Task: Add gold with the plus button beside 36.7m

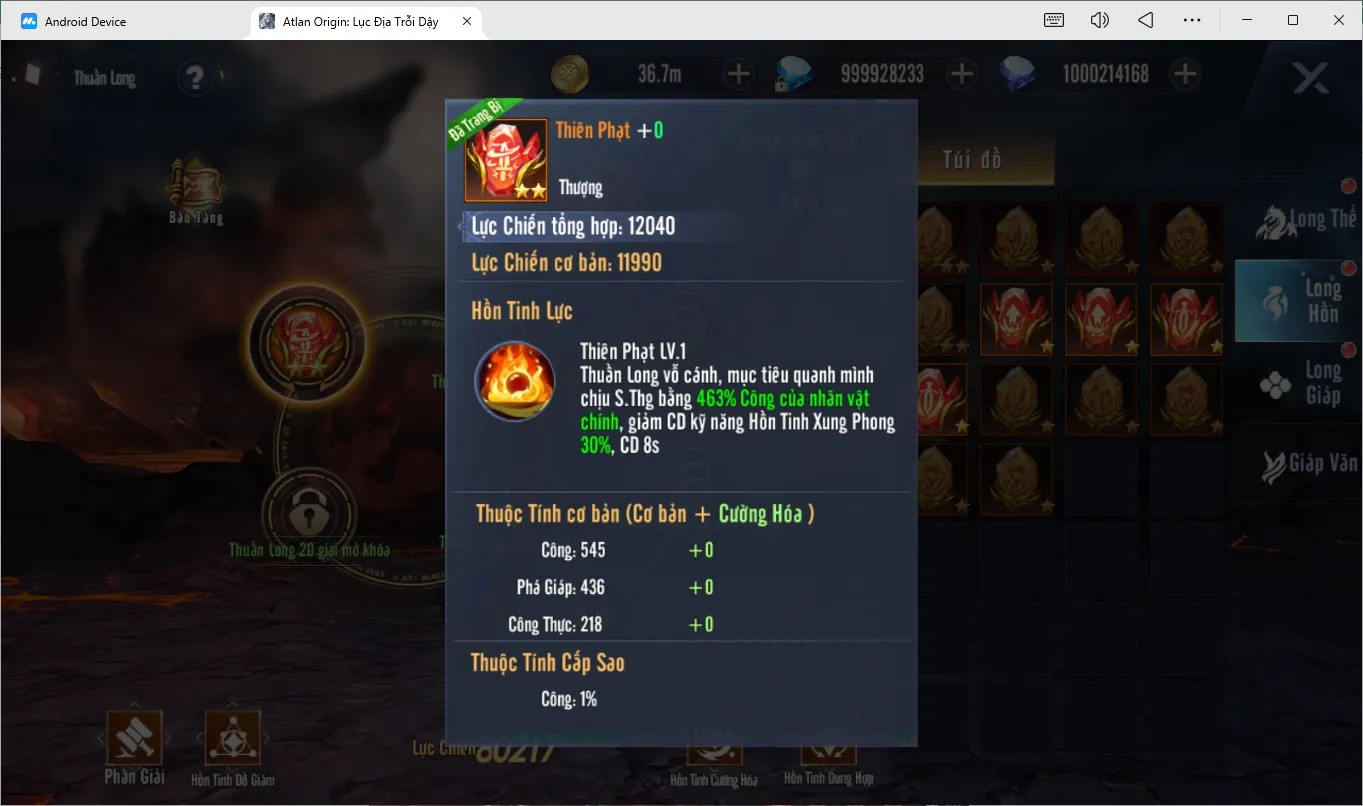Action: [x=738, y=73]
